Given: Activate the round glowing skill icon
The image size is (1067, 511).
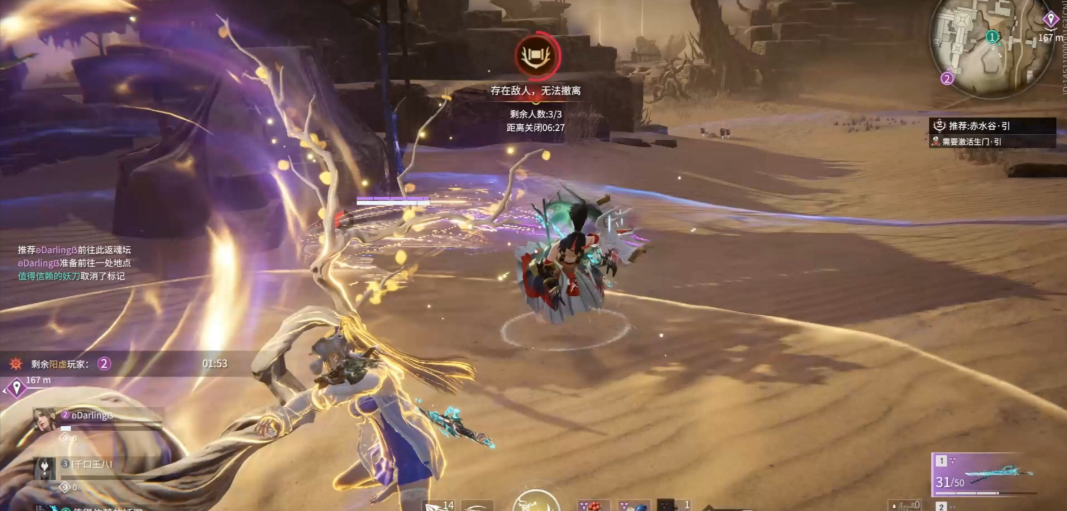Looking at the screenshot, I should (536, 502).
